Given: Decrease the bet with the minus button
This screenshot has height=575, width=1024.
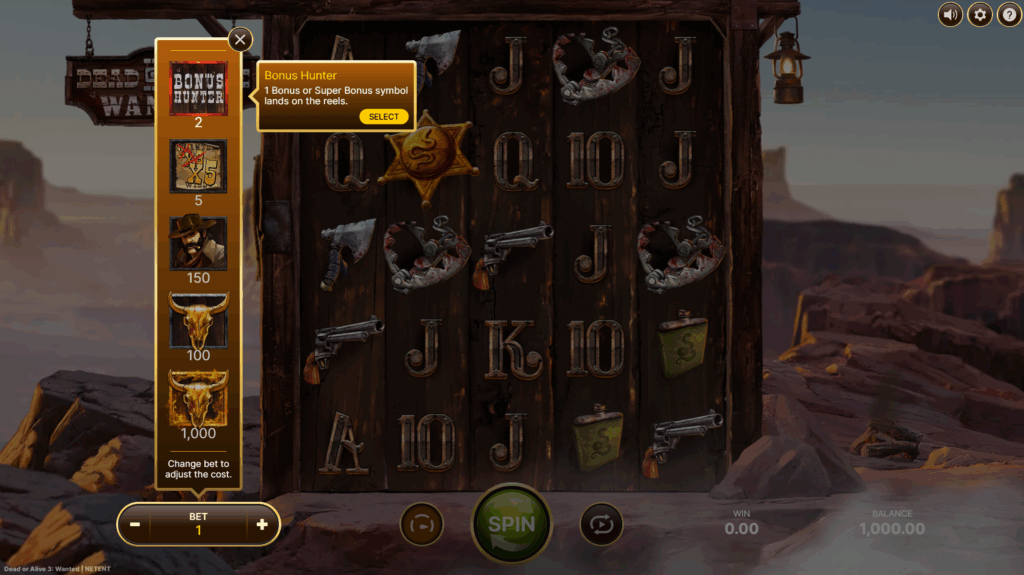Looking at the screenshot, I should (134, 524).
